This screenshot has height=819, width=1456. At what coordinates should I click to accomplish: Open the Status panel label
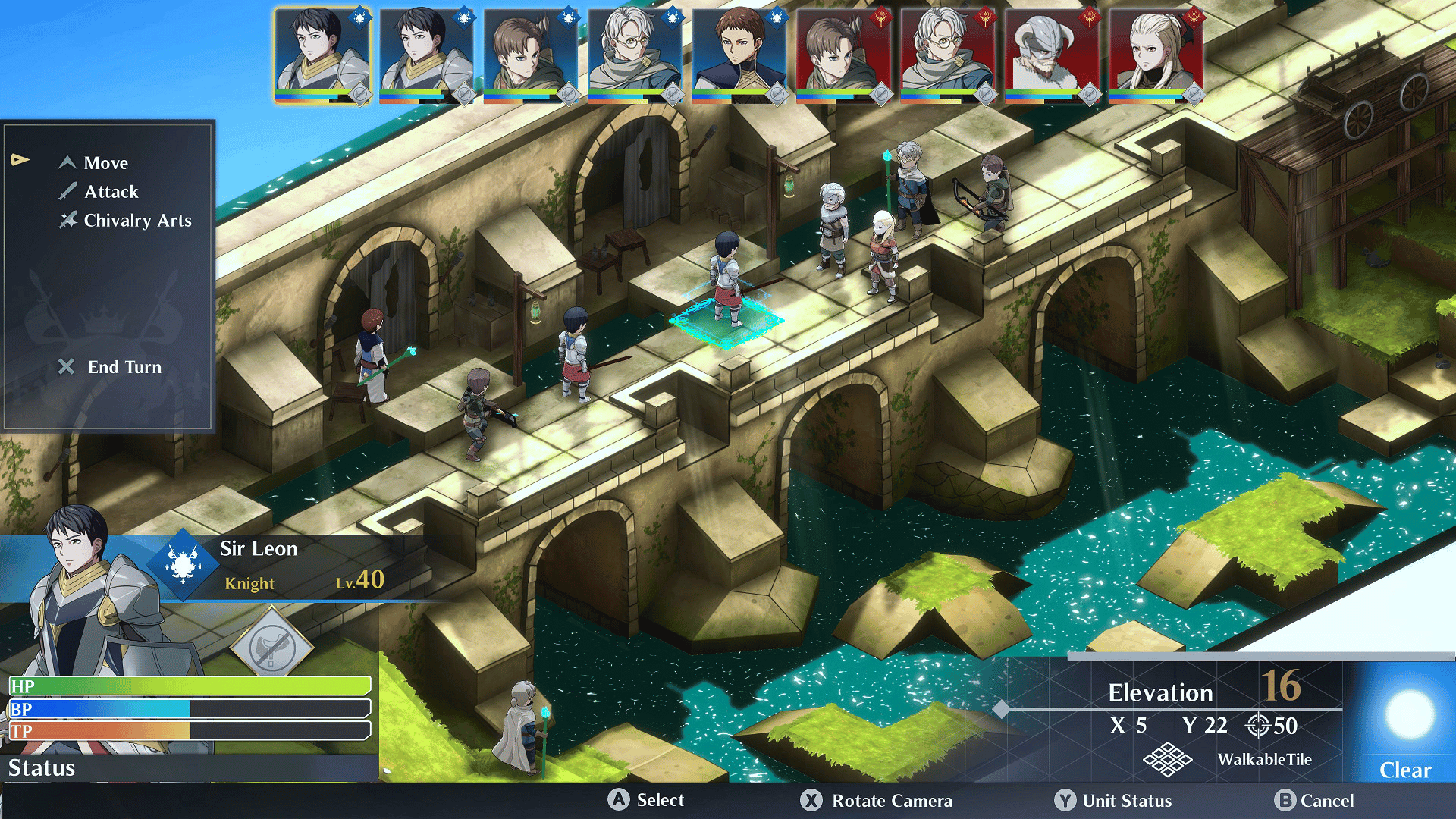42,768
